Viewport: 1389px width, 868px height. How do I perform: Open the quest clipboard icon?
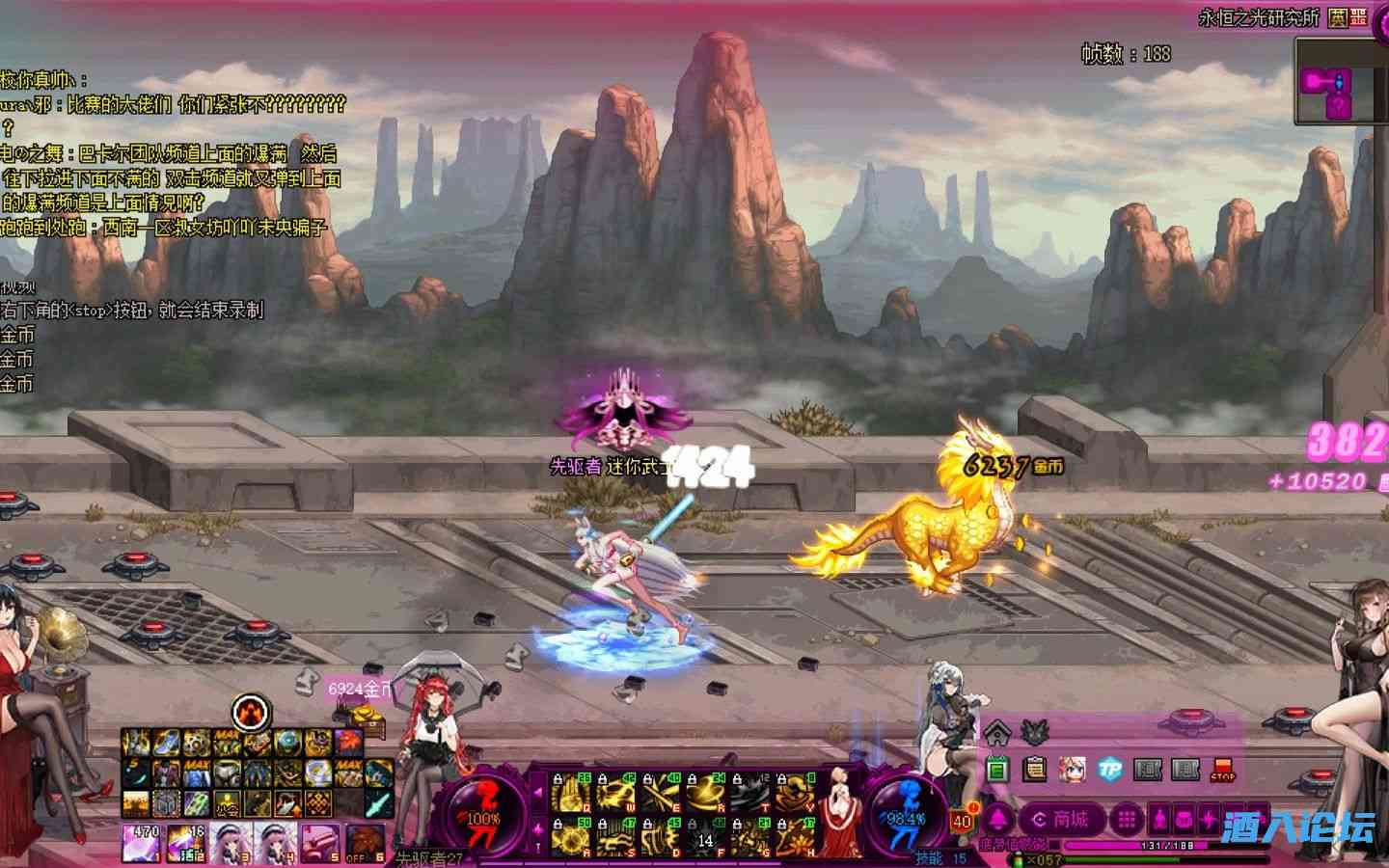click(1035, 769)
